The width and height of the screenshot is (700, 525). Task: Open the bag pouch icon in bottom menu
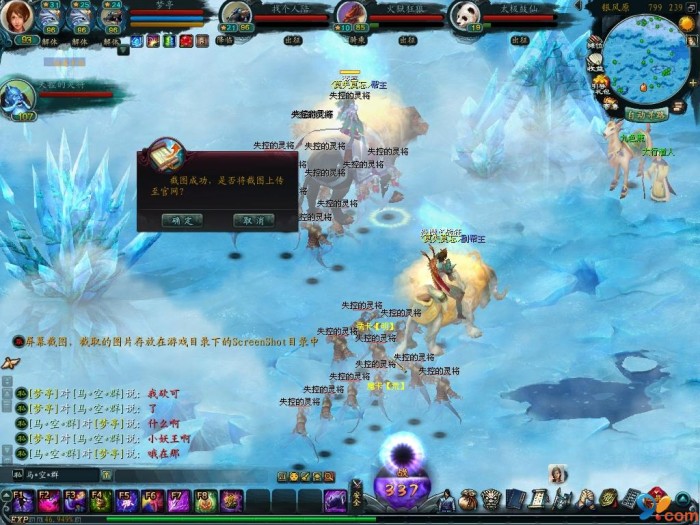point(468,499)
